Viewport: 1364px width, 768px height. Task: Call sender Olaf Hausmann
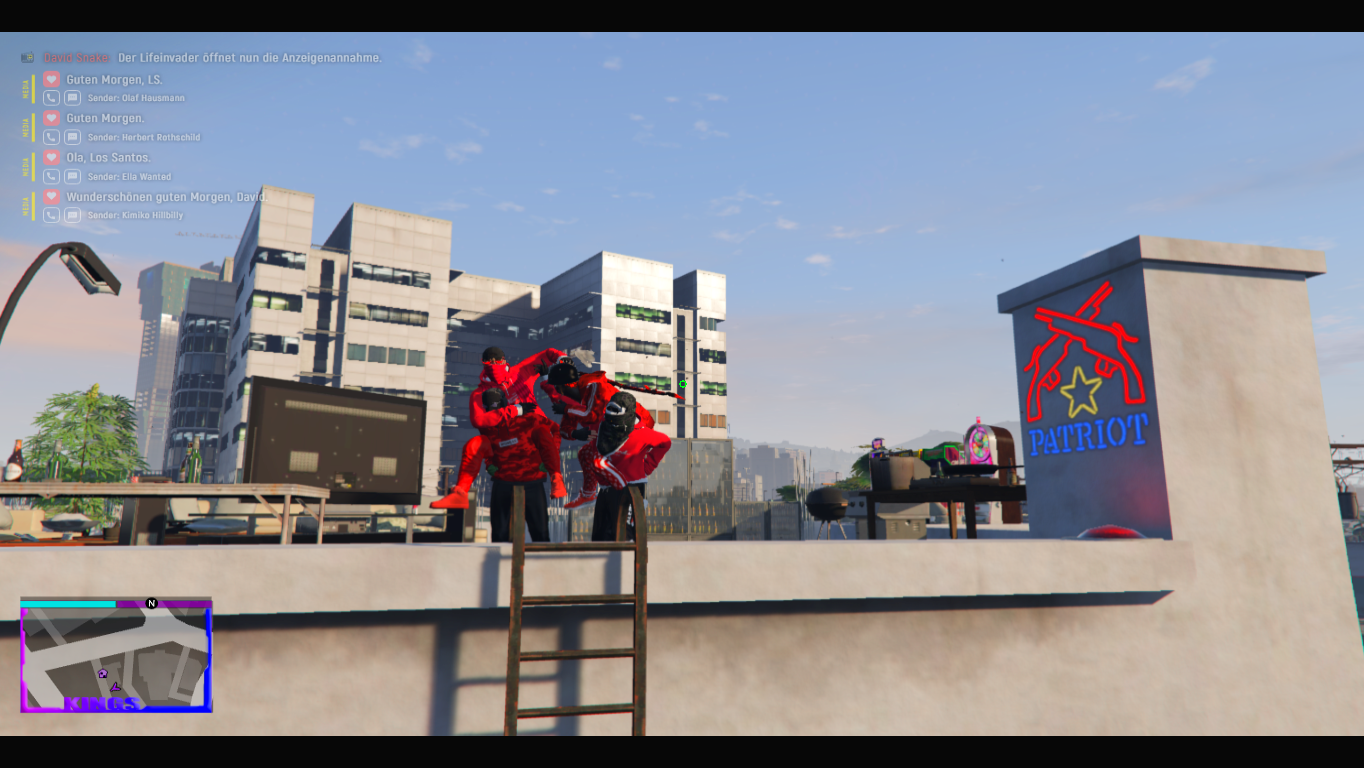coord(52,98)
